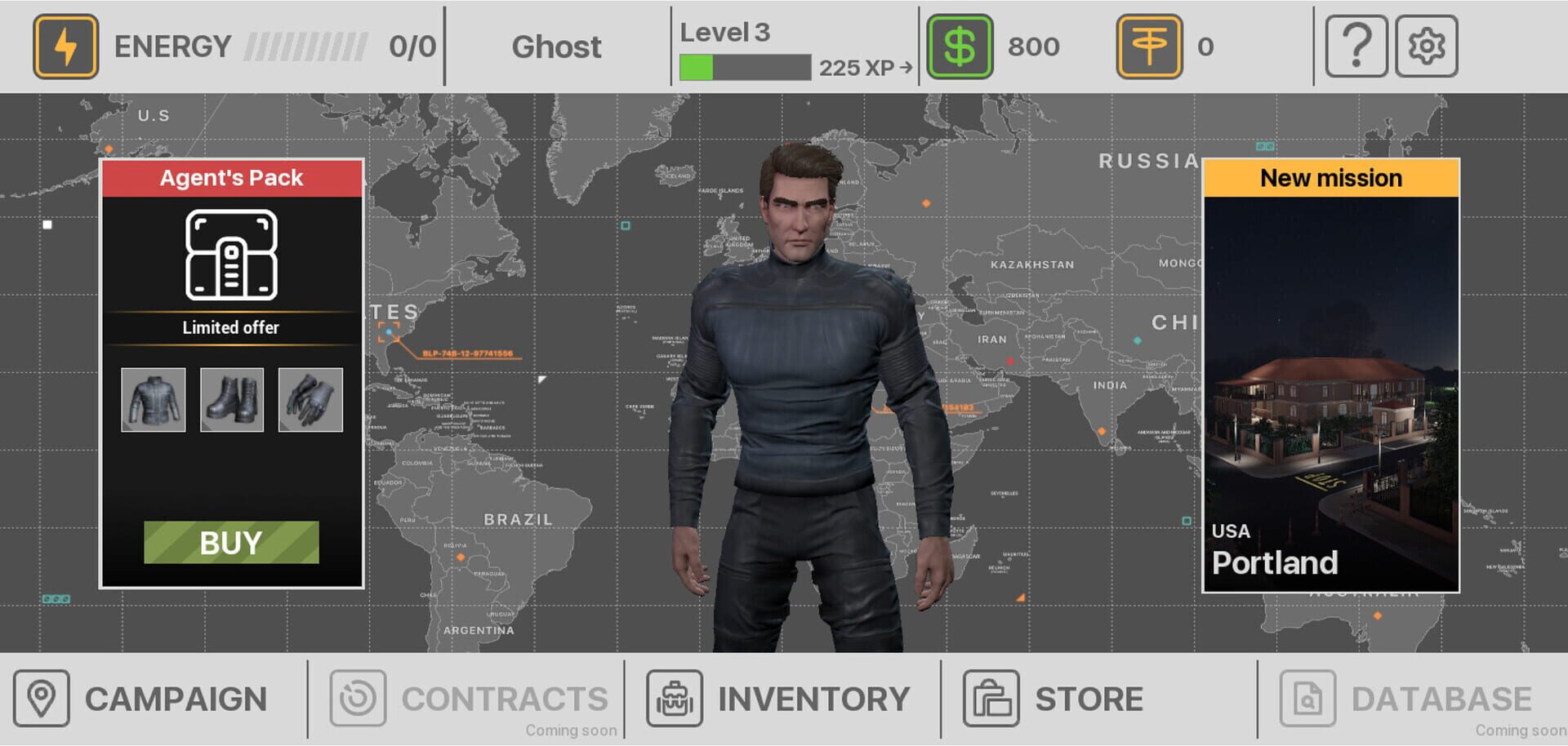Select the boots item thumbnail
Image resolution: width=1568 pixels, height=746 pixels.
tap(231, 399)
